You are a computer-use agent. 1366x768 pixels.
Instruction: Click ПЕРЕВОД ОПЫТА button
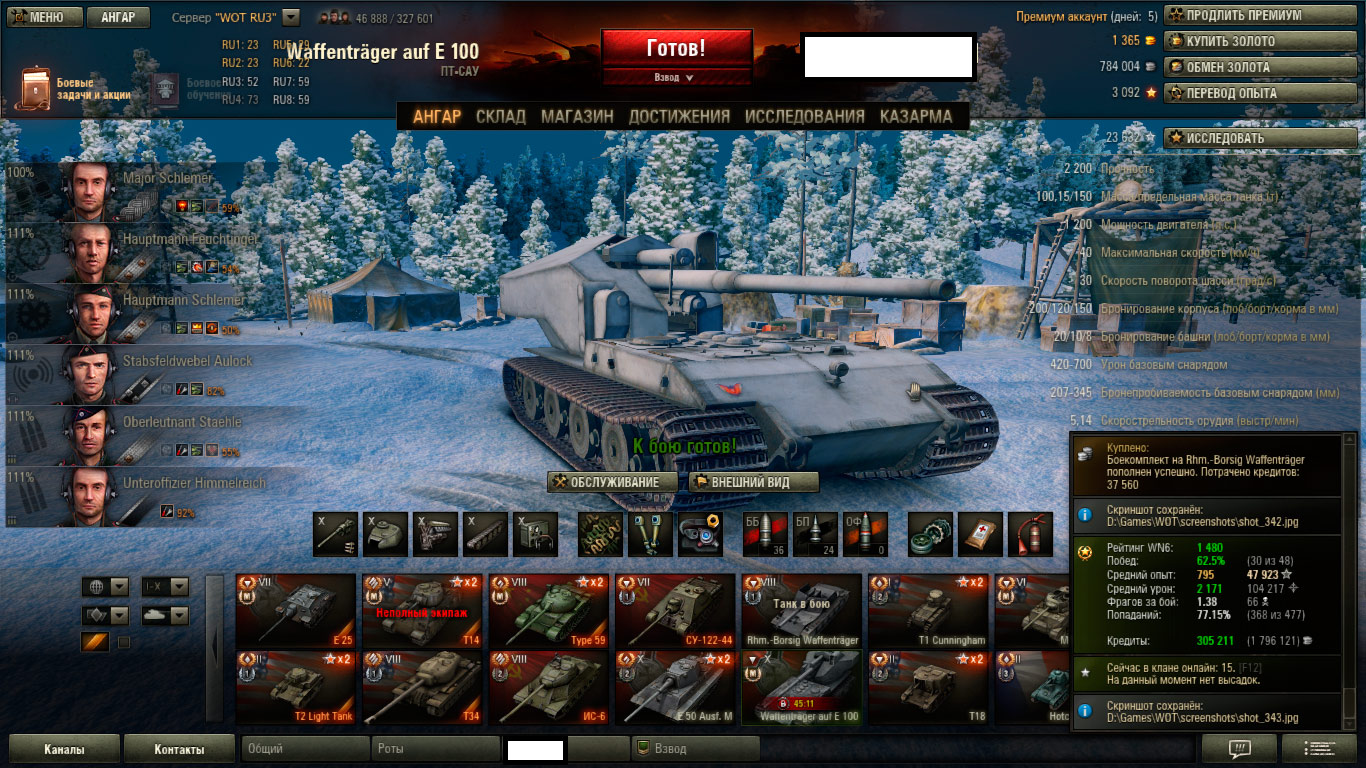[x=1260, y=93]
